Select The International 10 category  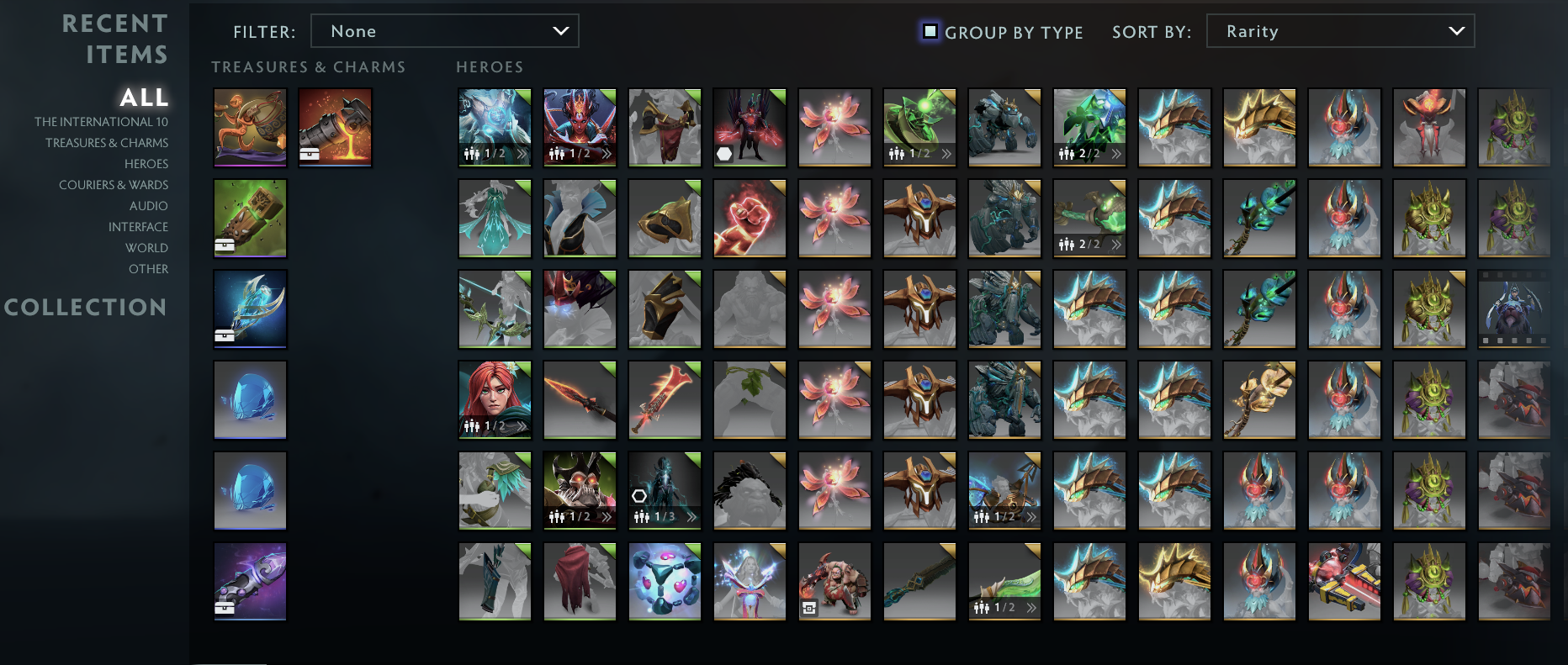pos(101,121)
